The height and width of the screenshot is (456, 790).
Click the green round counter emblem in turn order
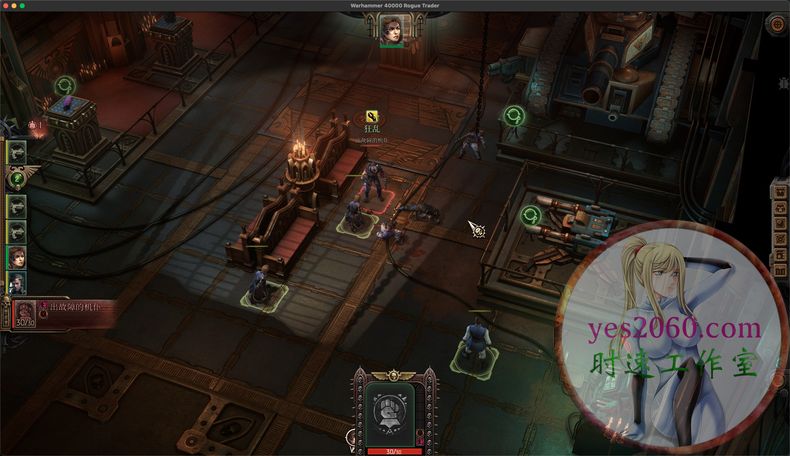17,179
